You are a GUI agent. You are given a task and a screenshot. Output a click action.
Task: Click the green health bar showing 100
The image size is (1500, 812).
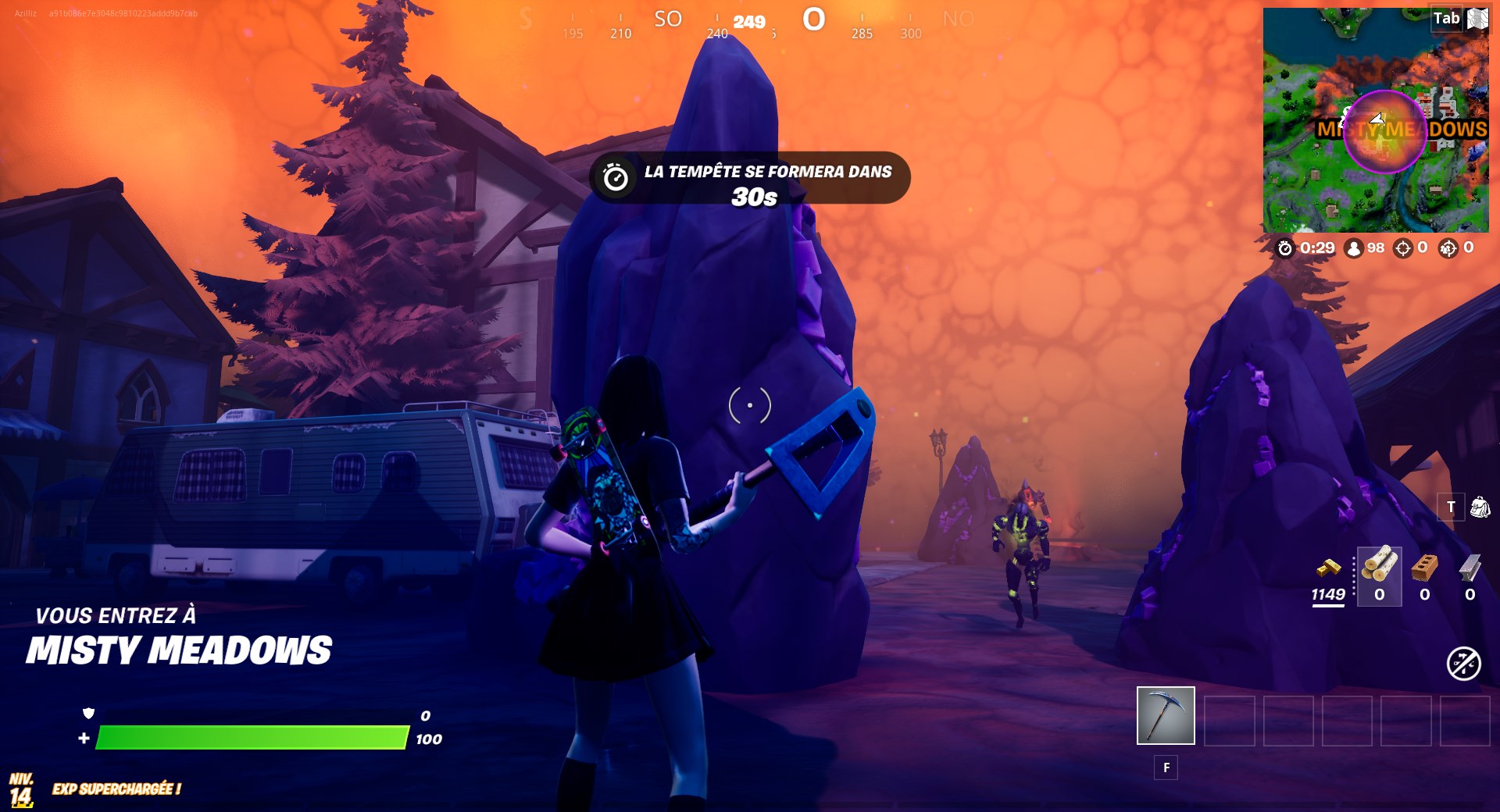pyautogui.click(x=250, y=735)
